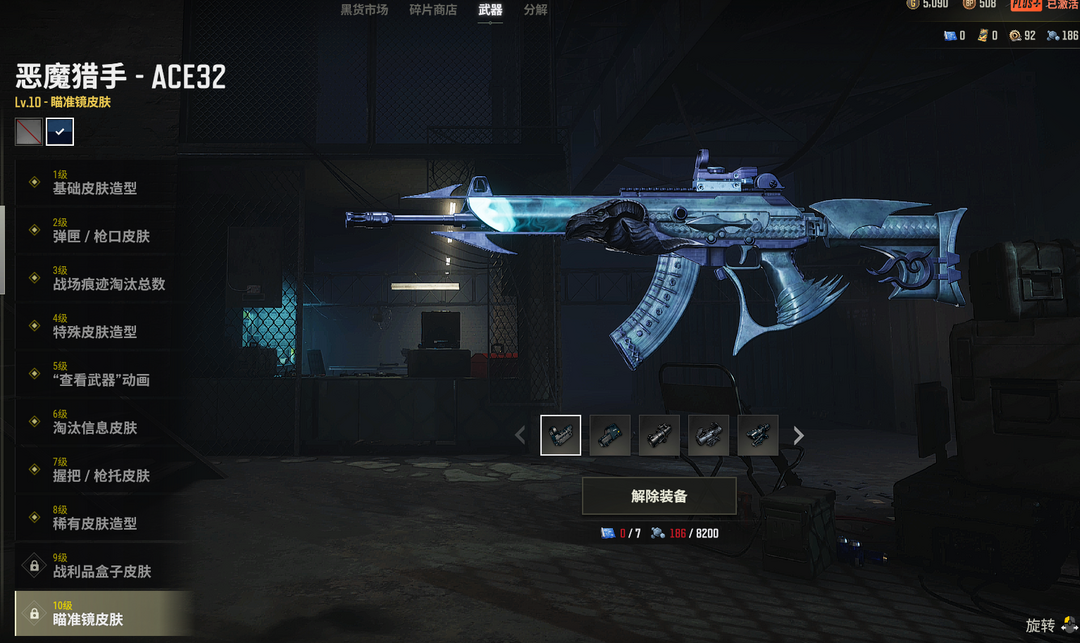The image size is (1080, 643).
Task: Show next scope skins with right arrow
Action: 798,435
